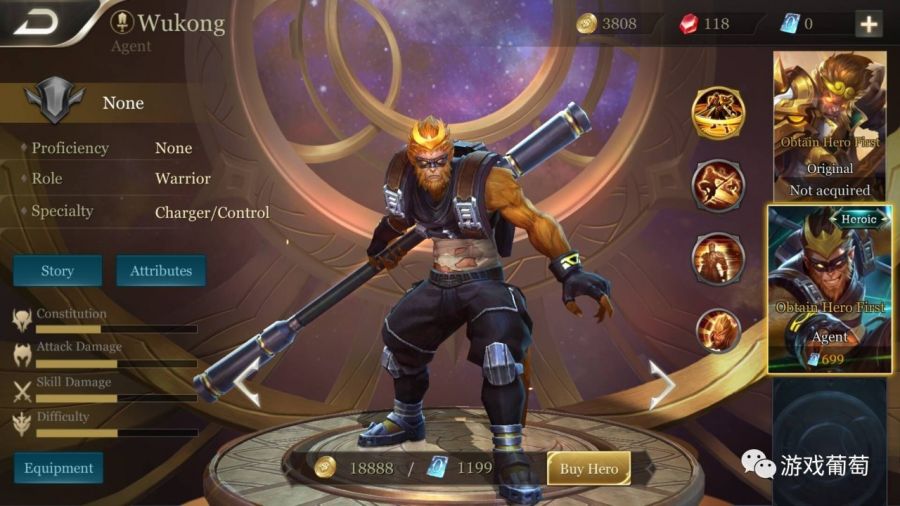Open Wukong's Story panel
900x506 pixels.
(57, 271)
